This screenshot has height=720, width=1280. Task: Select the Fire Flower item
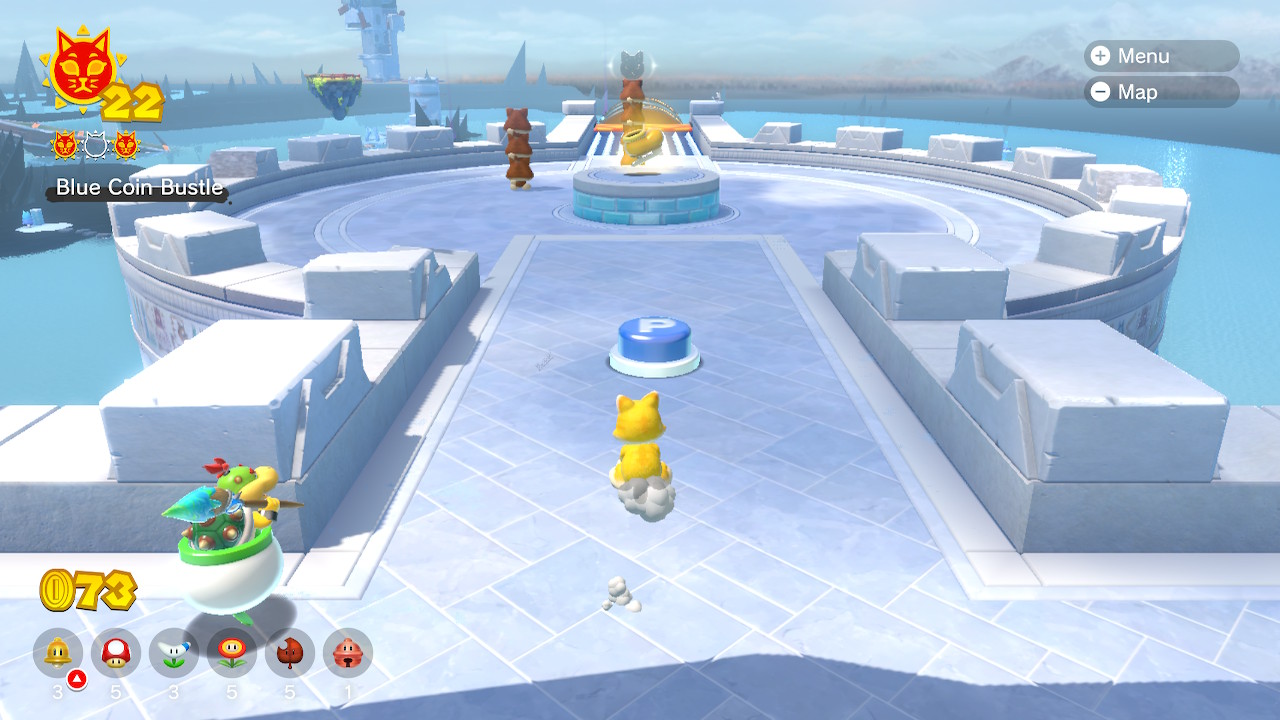coord(232,654)
